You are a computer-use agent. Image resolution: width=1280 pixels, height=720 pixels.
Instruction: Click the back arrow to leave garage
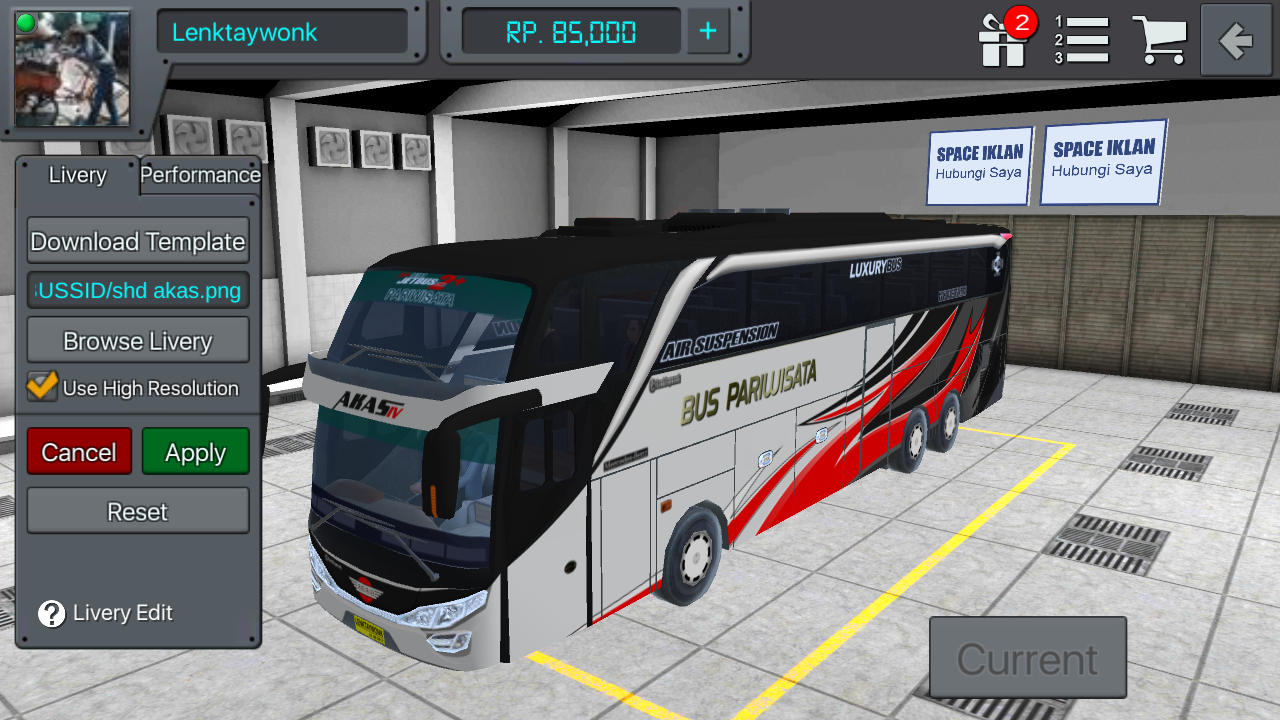click(x=1235, y=40)
